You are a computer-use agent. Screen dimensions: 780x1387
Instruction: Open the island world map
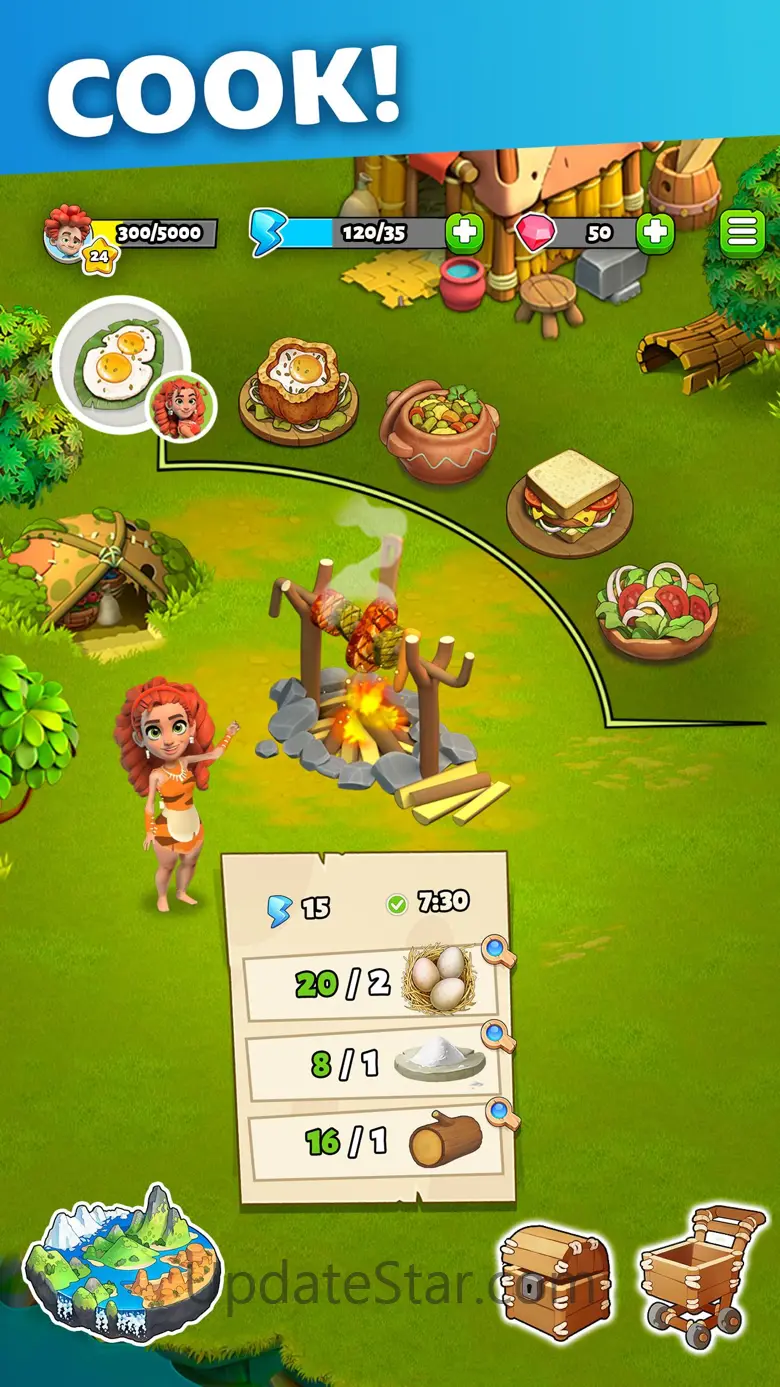tap(120, 1262)
